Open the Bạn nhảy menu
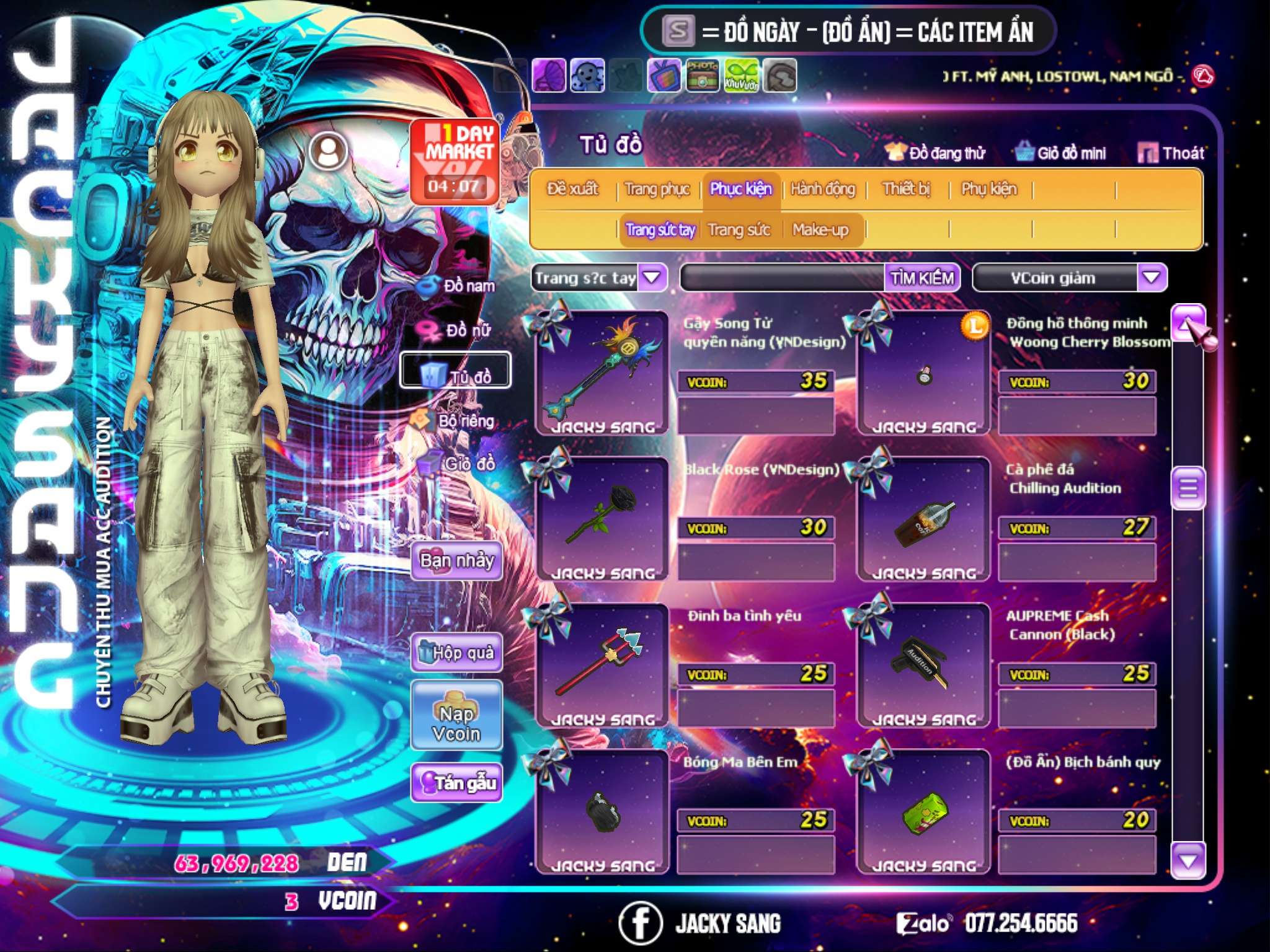The height and width of the screenshot is (952, 1270). pyautogui.click(x=457, y=561)
